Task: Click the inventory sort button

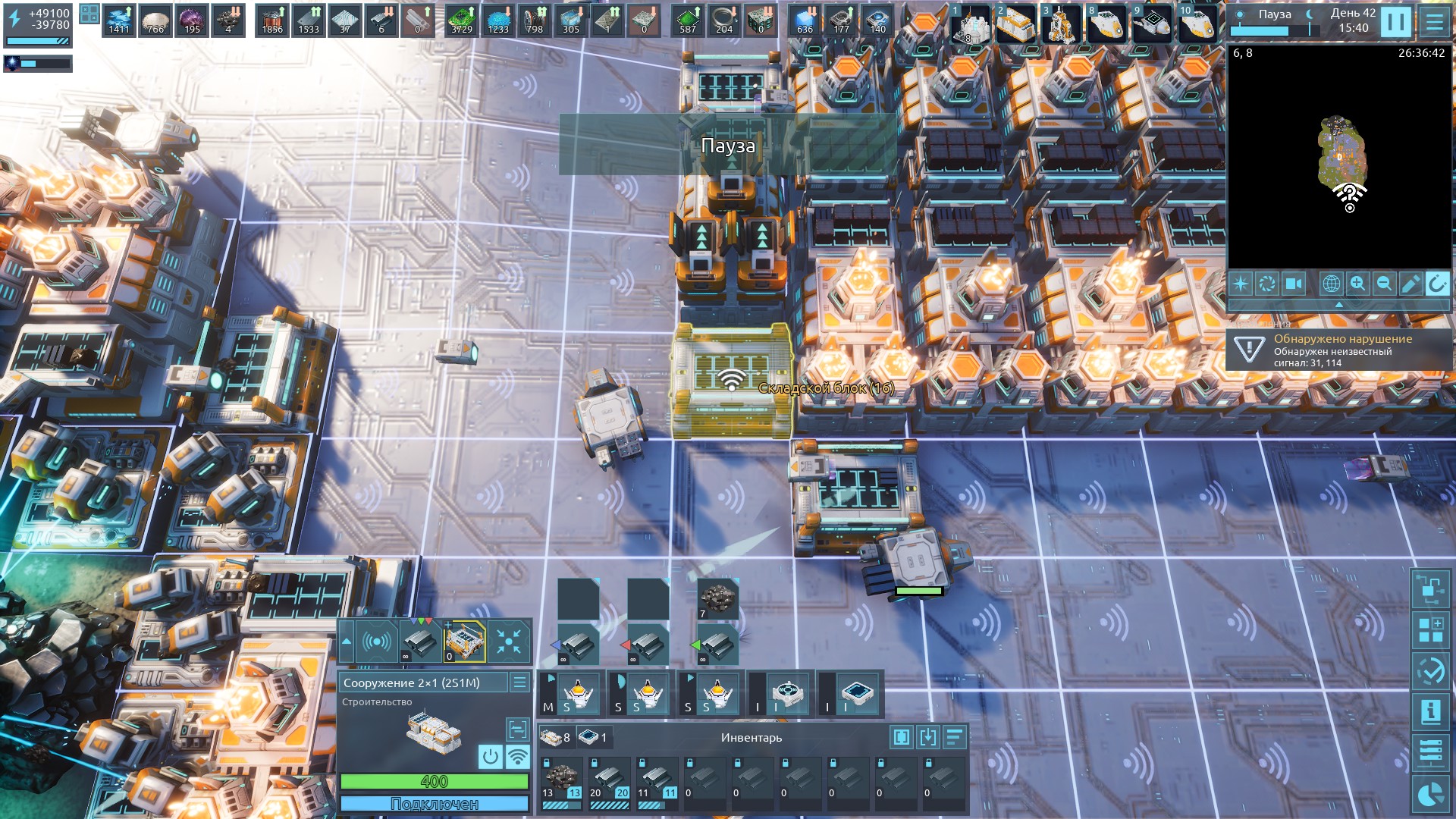Action: [x=954, y=737]
